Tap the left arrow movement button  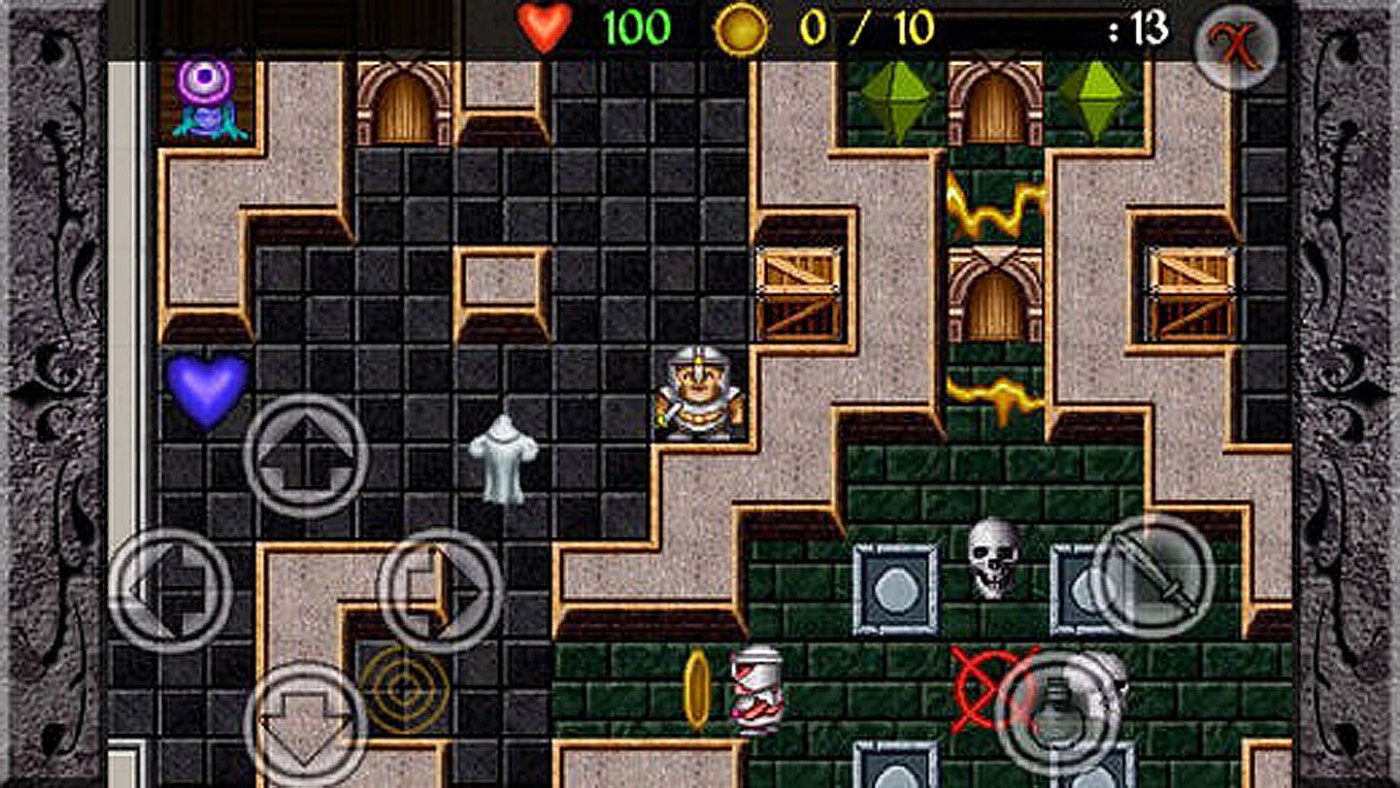pyautogui.click(x=170, y=590)
